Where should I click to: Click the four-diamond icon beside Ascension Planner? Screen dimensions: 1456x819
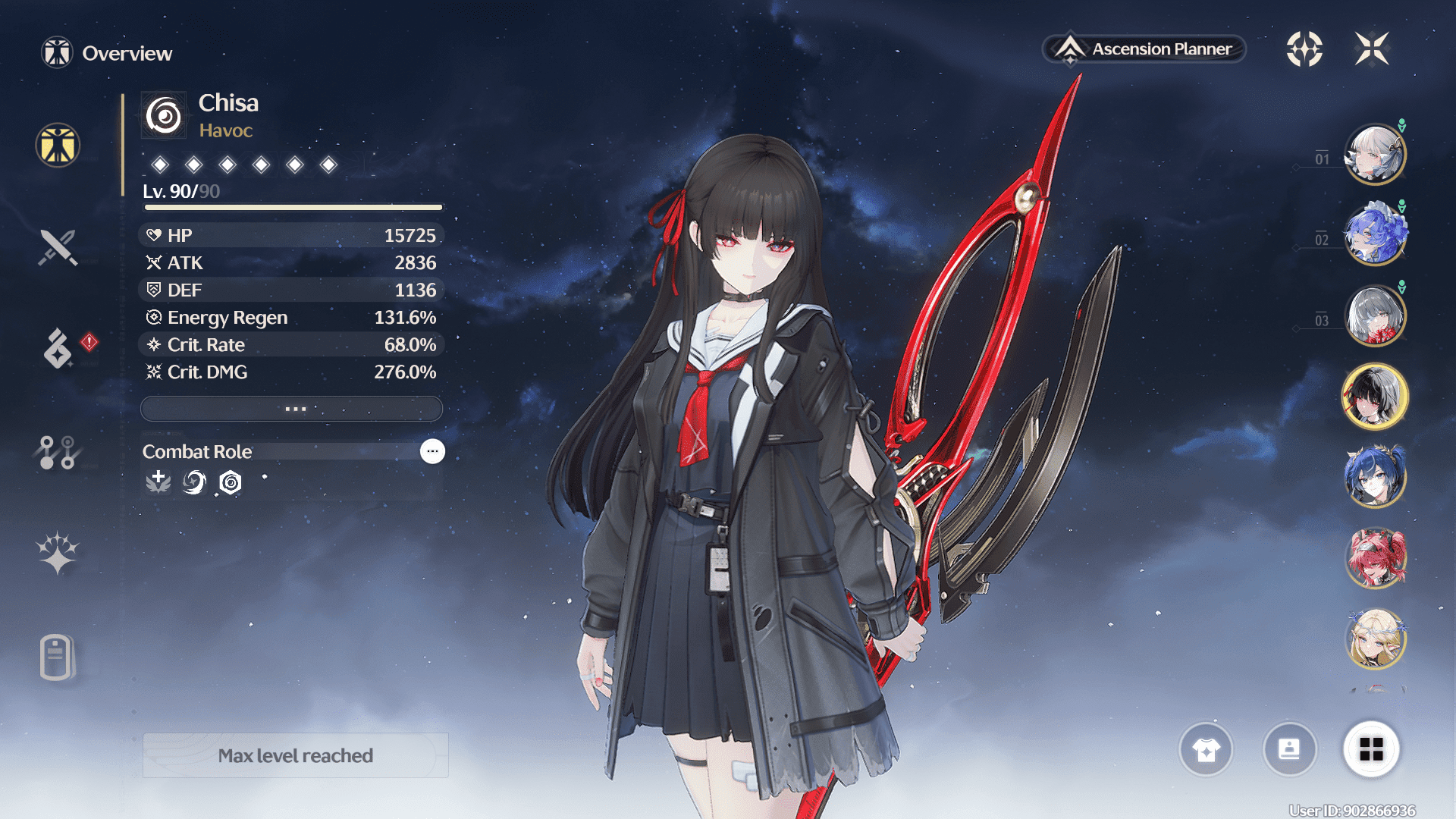click(x=1304, y=49)
